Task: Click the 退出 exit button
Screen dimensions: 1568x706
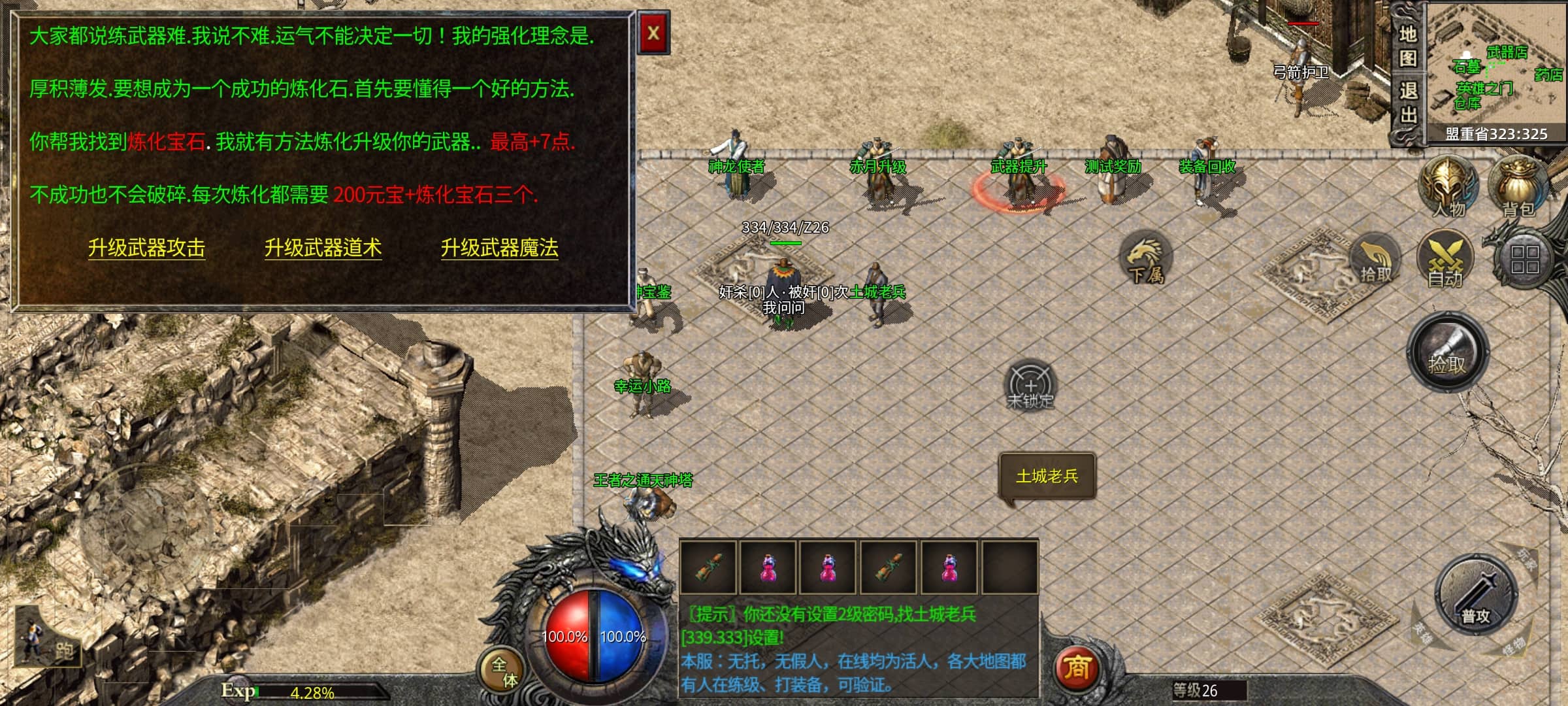Action: point(1407,103)
